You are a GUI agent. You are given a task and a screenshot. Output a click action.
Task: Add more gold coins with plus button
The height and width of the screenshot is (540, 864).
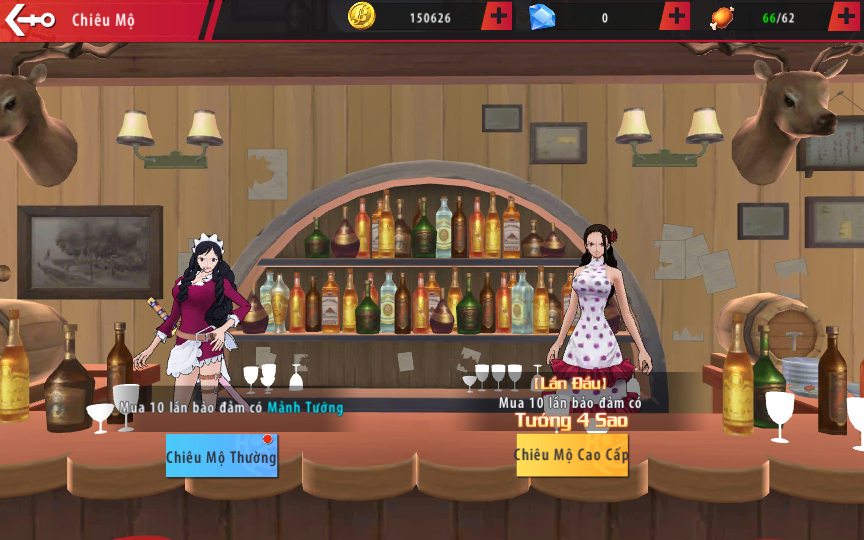498,17
